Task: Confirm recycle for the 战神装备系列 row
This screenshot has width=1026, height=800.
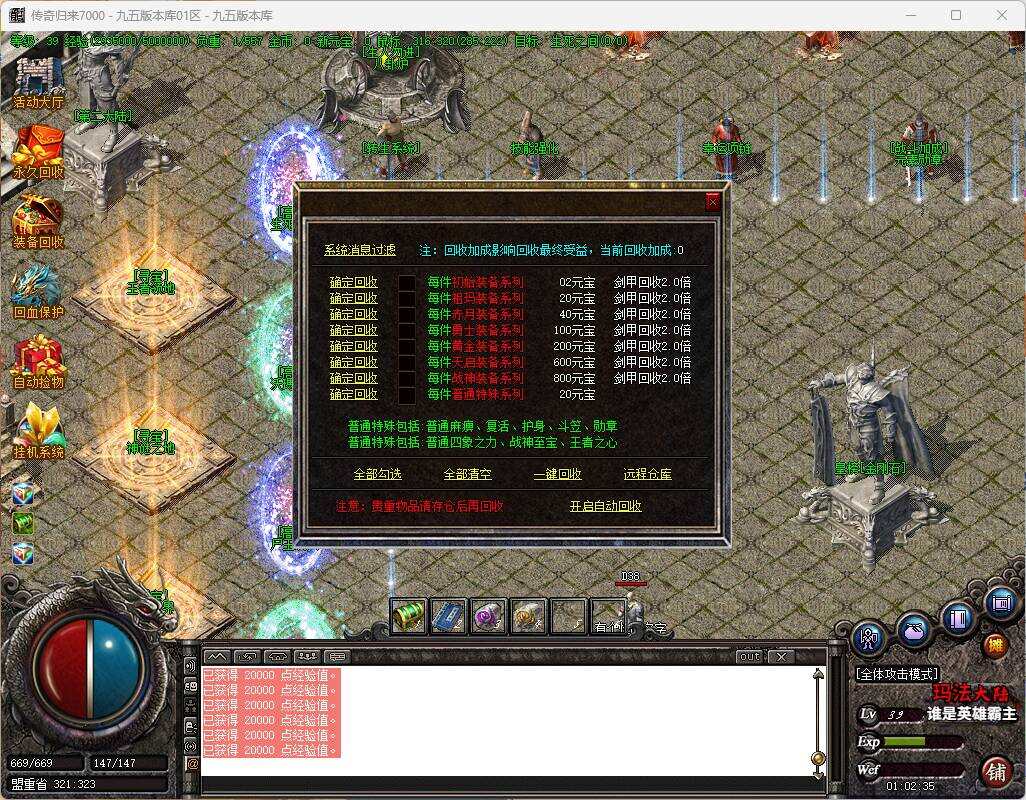Action: point(353,378)
